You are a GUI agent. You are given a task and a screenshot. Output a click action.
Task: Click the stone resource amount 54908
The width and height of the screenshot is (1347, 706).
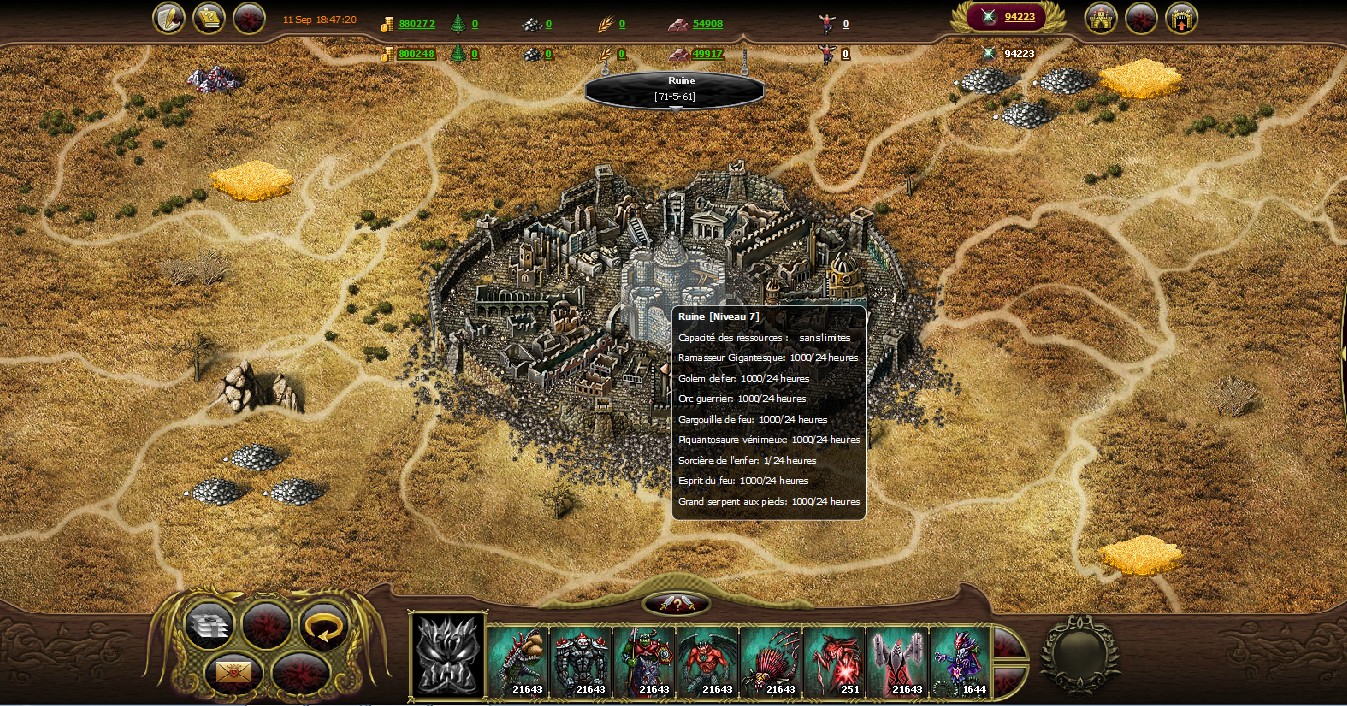(707, 23)
